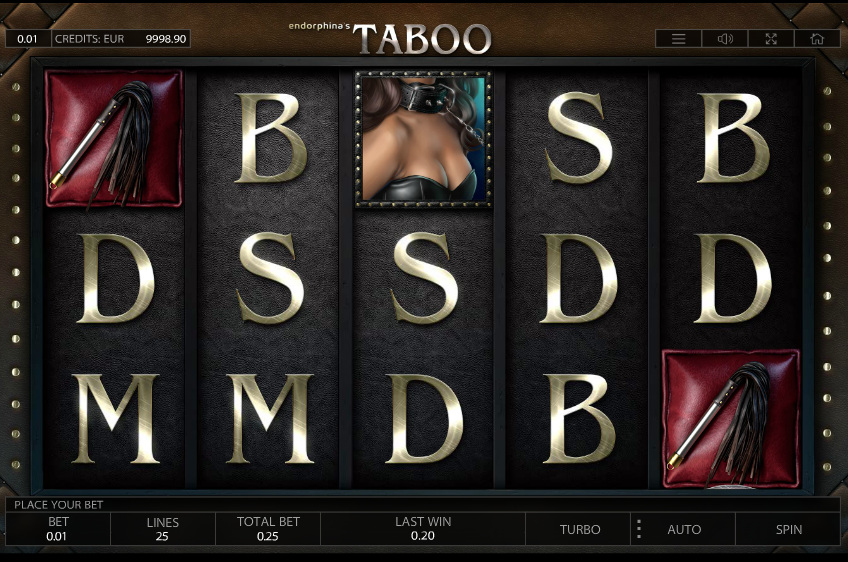Spin the reels
The width and height of the screenshot is (848, 562).
tap(788, 529)
